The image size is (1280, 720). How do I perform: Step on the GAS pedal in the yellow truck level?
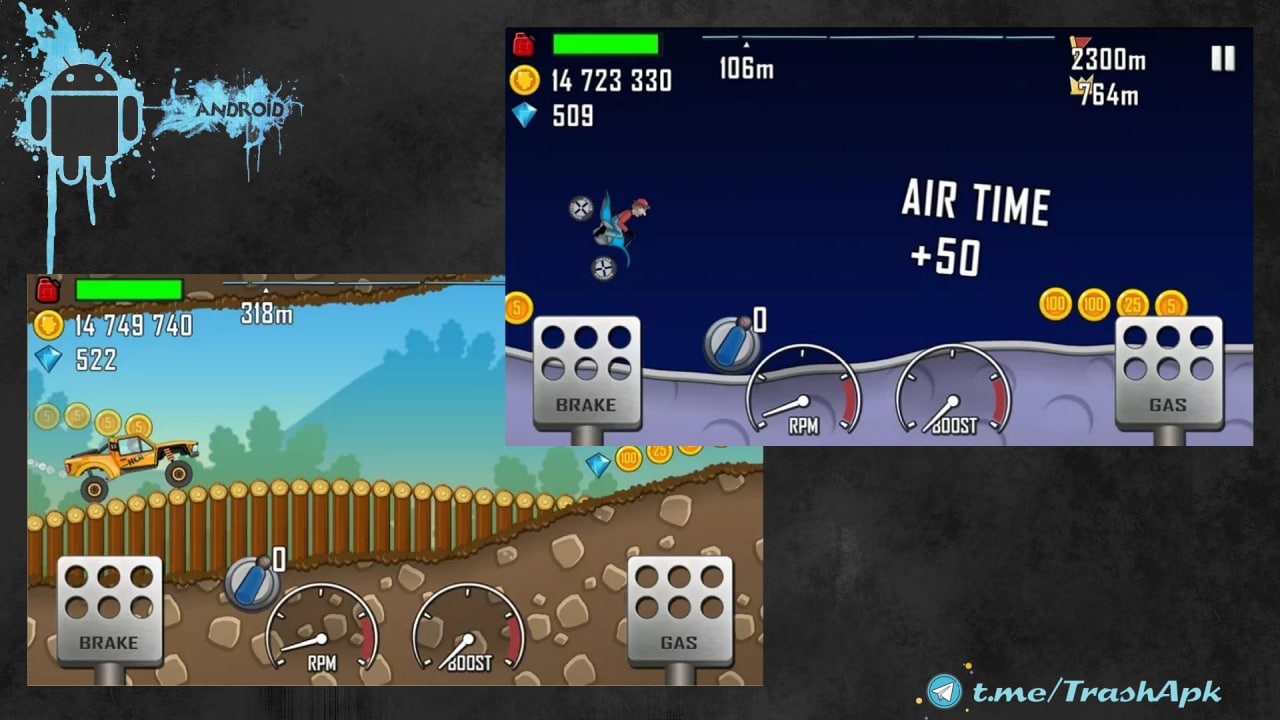[679, 611]
